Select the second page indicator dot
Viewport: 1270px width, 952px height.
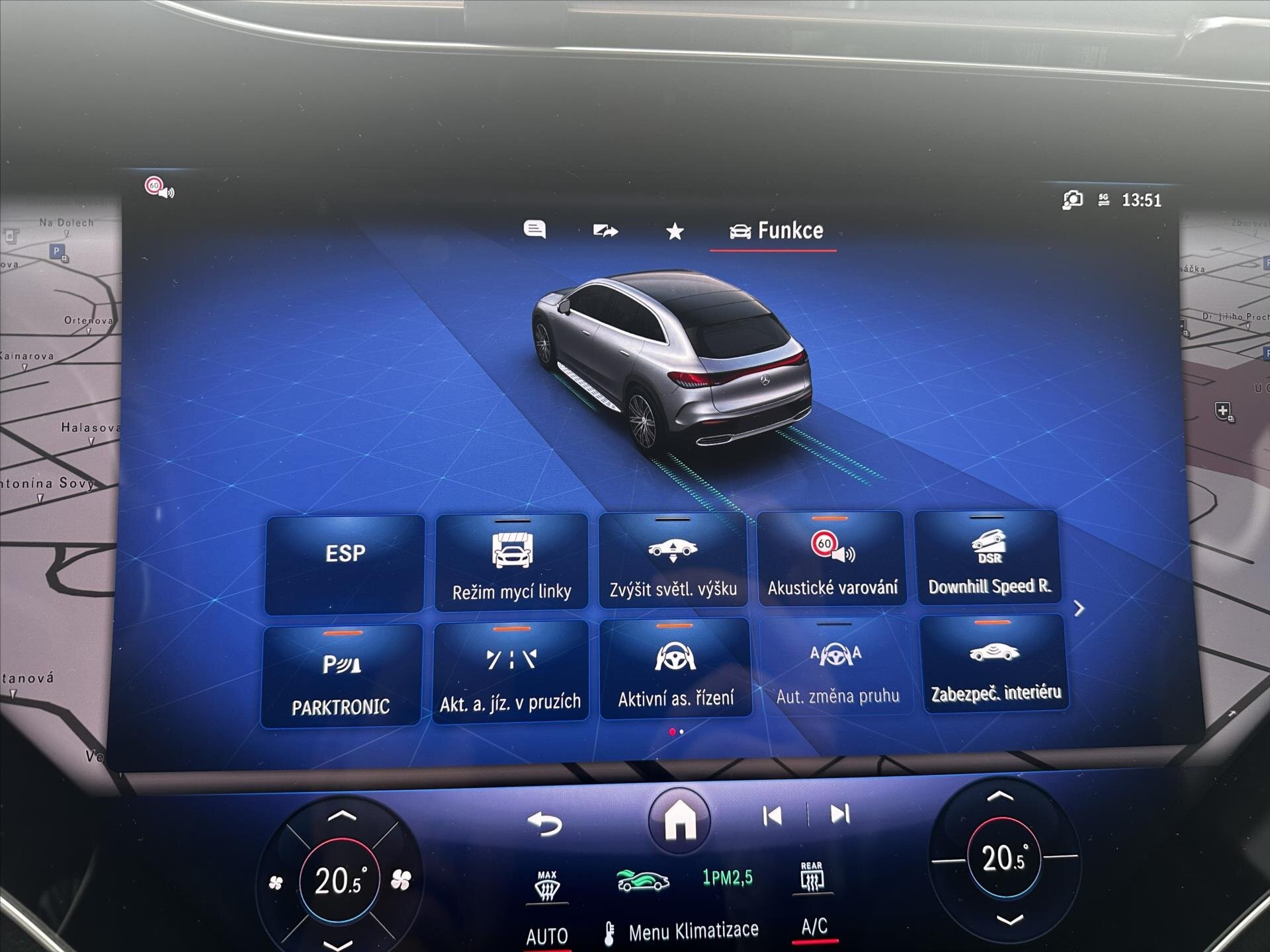coord(681,732)
